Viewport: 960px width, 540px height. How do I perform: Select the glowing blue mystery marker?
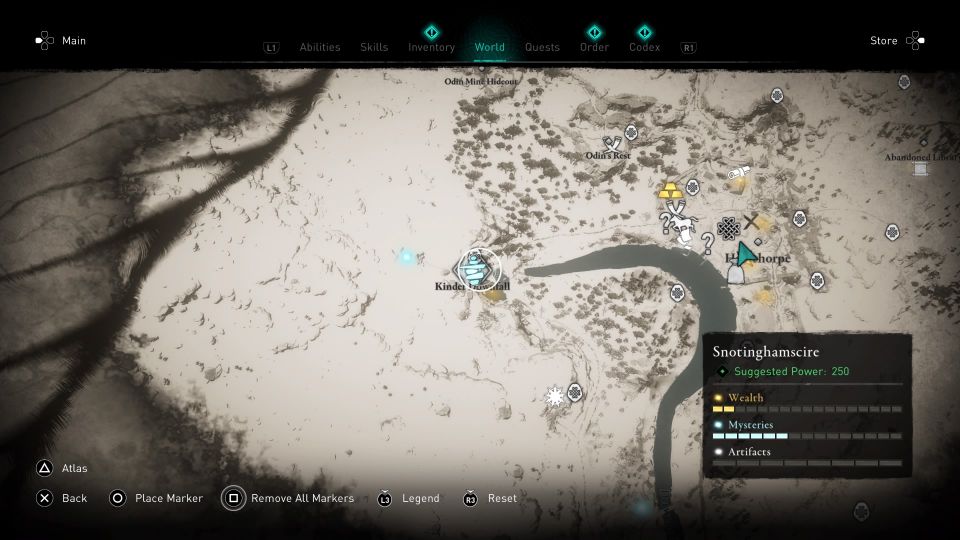click(406, 257)
